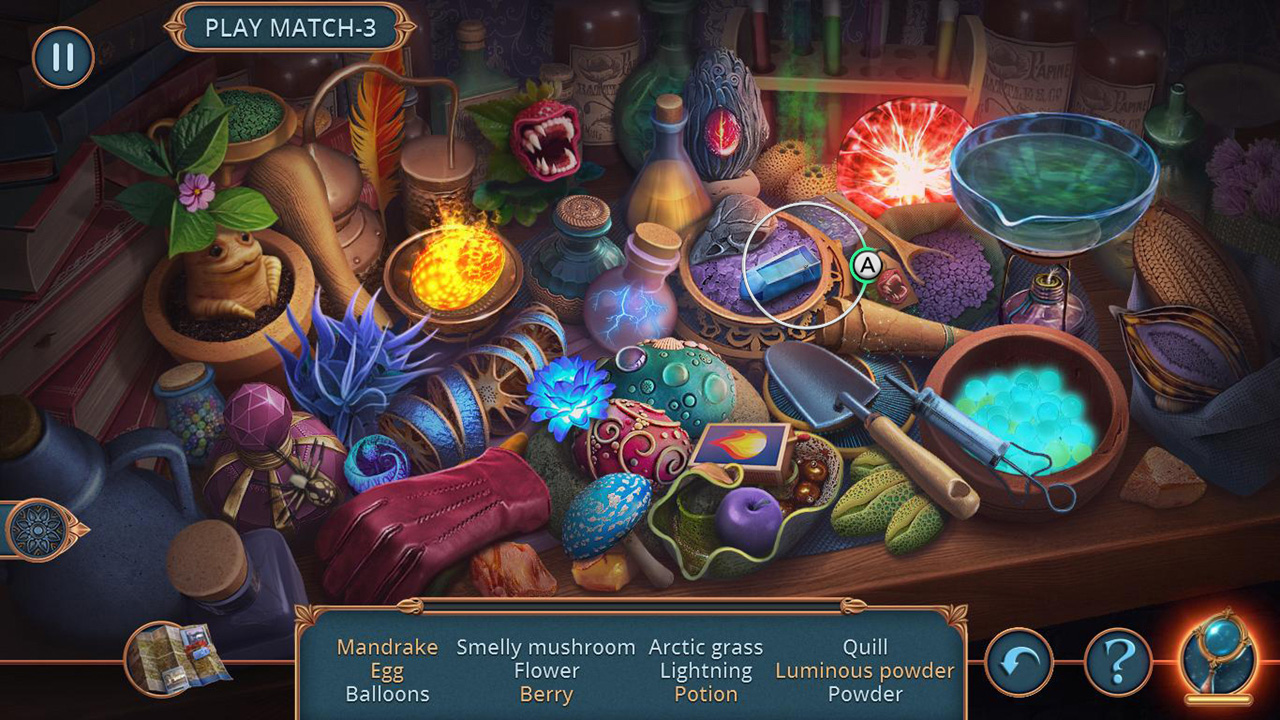Pick the Potion word in the list

pyautogui.click(x=708, y=694)
